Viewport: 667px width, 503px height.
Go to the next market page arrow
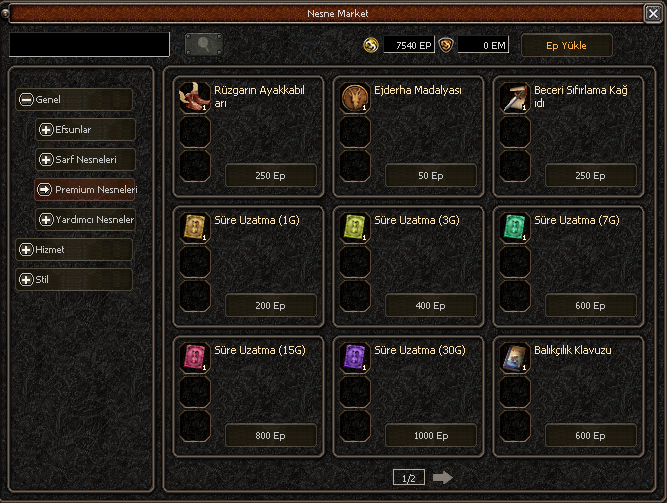(443, 478)
